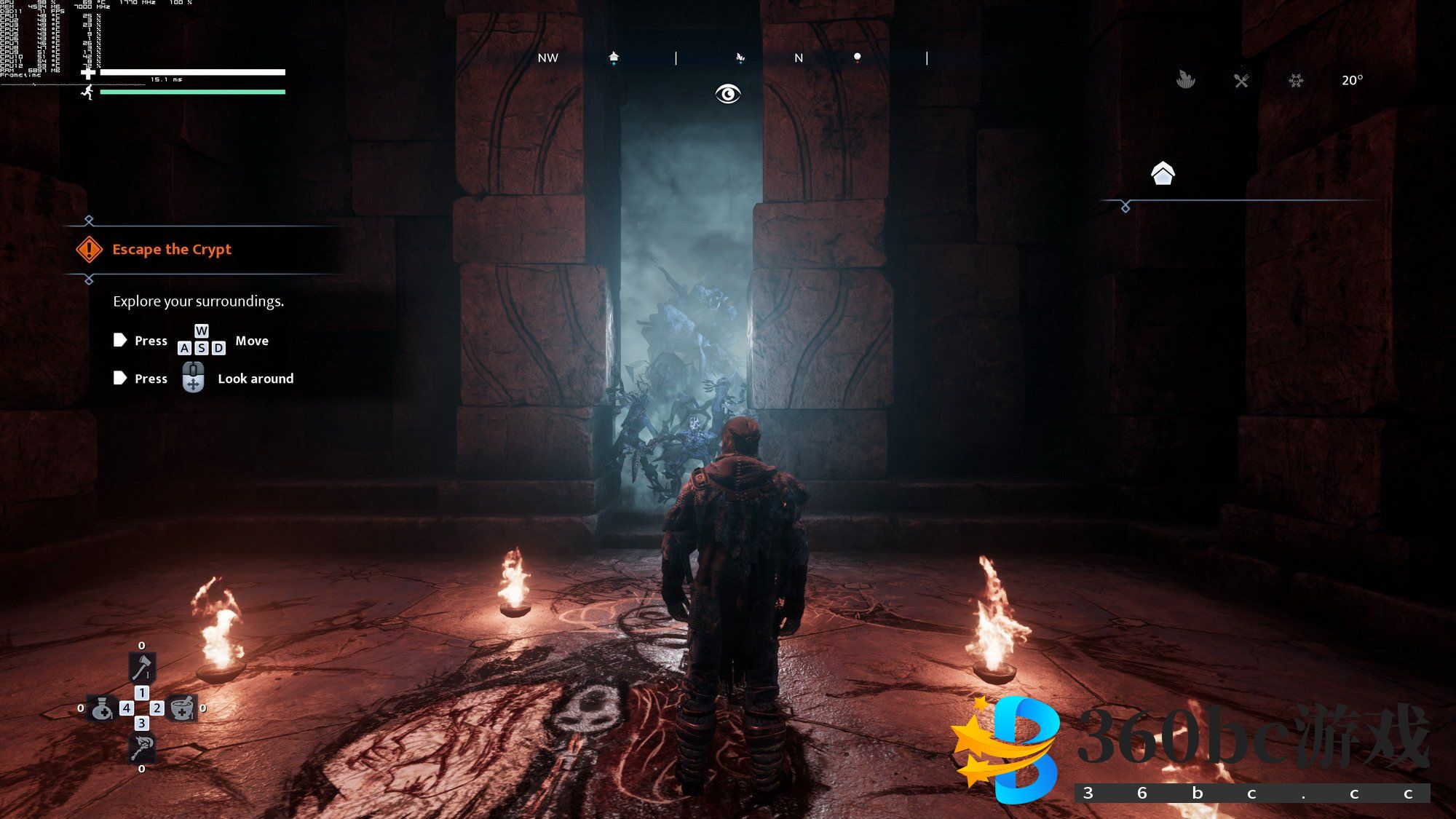
Task: Click the fork and spoon hunger icon
Action: [x=1241, y=80]
